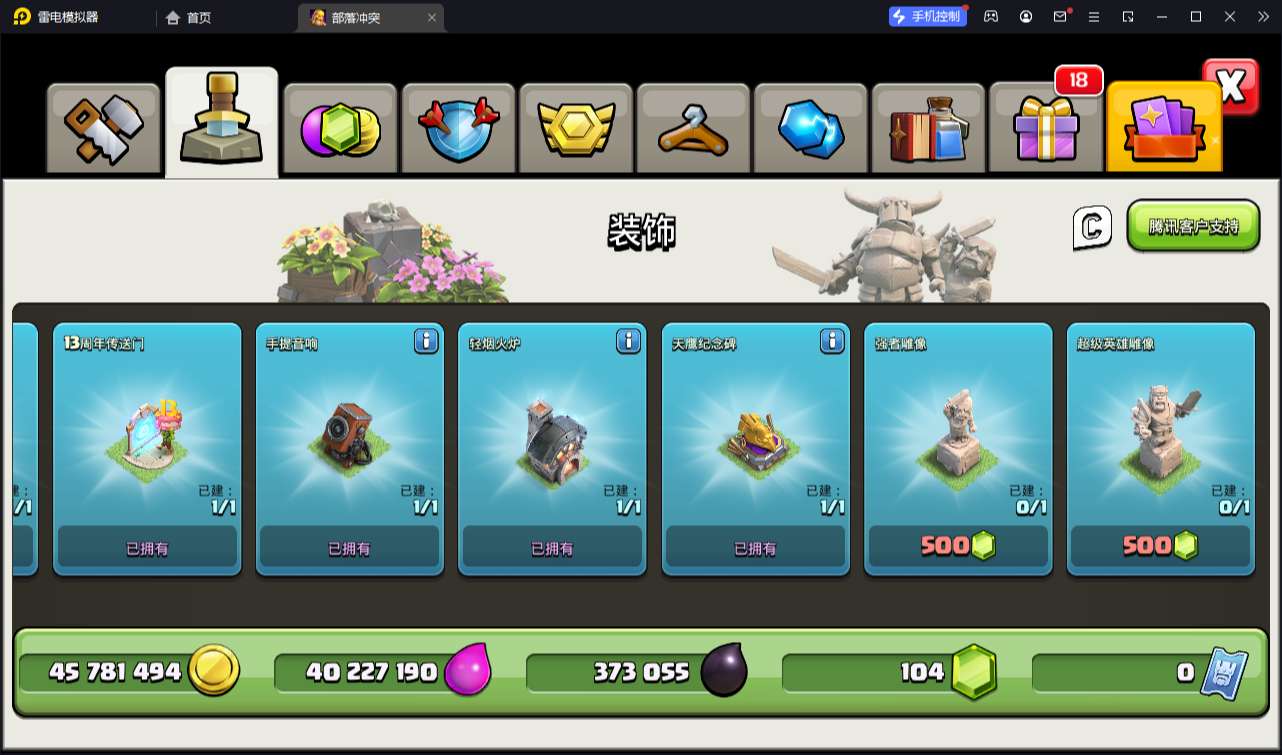This screenshot has width=1282, height=755.
Task: Open the gold hexagon badge tab
Action: point(575,129)
